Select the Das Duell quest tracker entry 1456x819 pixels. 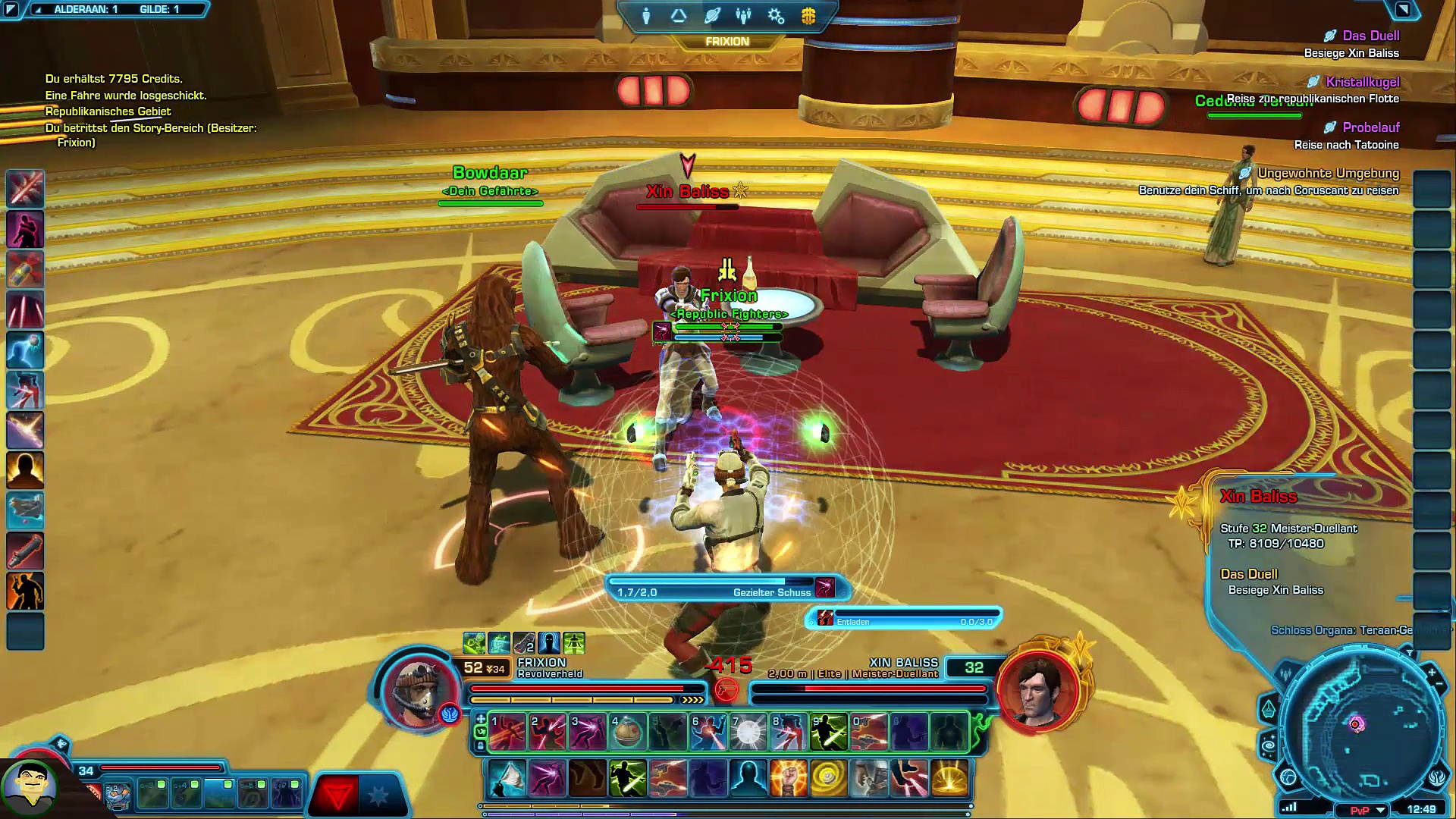click(x=1370, y=36)
